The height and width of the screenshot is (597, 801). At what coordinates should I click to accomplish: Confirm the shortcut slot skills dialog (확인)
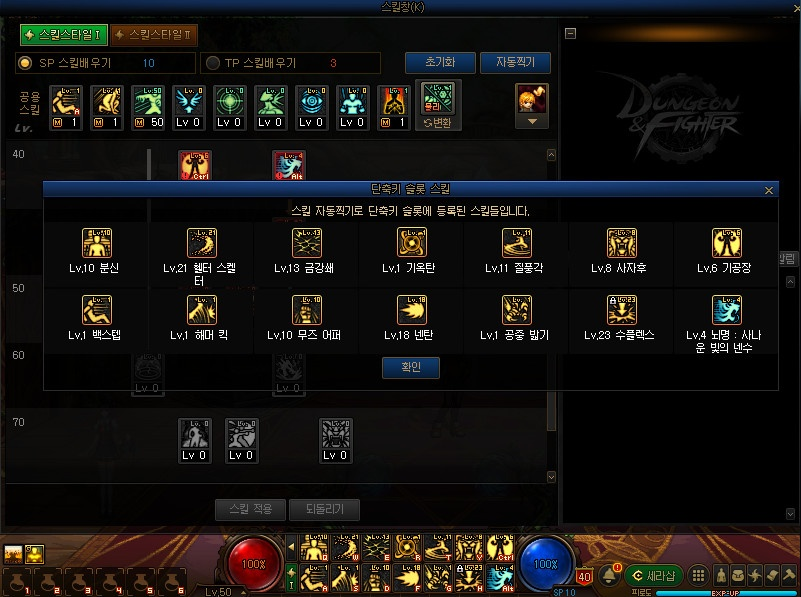(410, 367)
